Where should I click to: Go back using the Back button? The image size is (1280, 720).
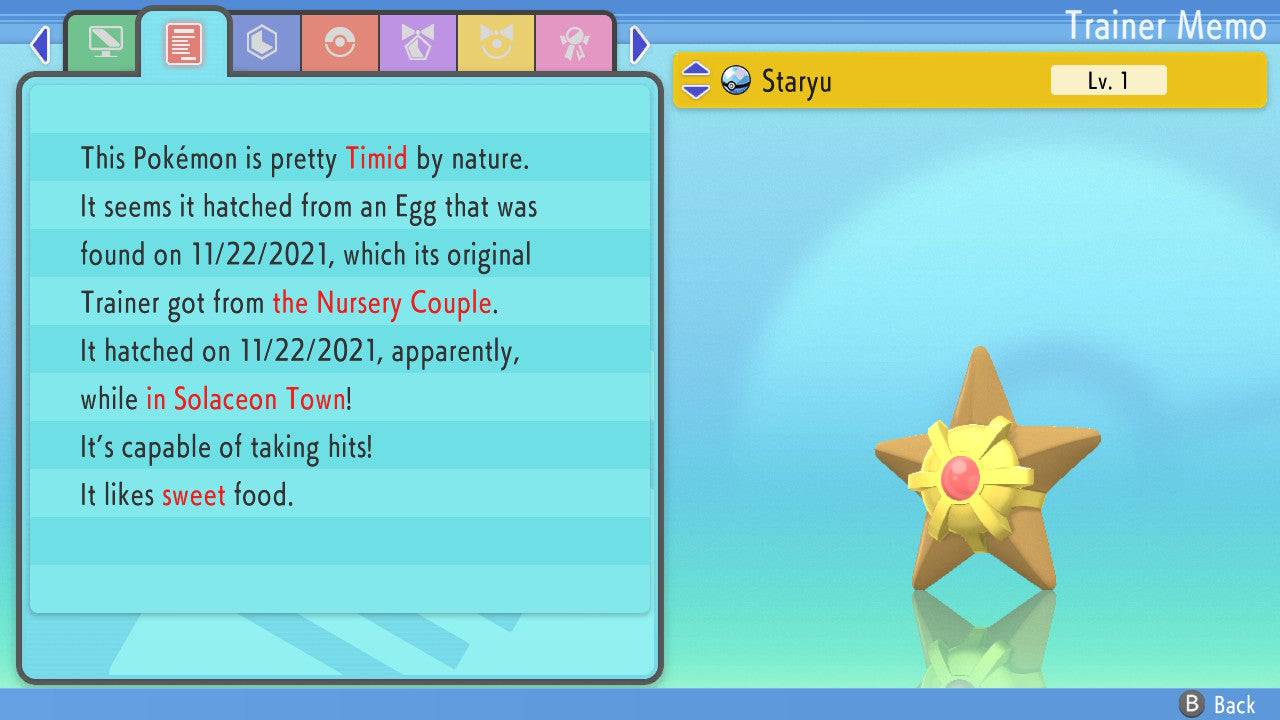(1218, 704)
